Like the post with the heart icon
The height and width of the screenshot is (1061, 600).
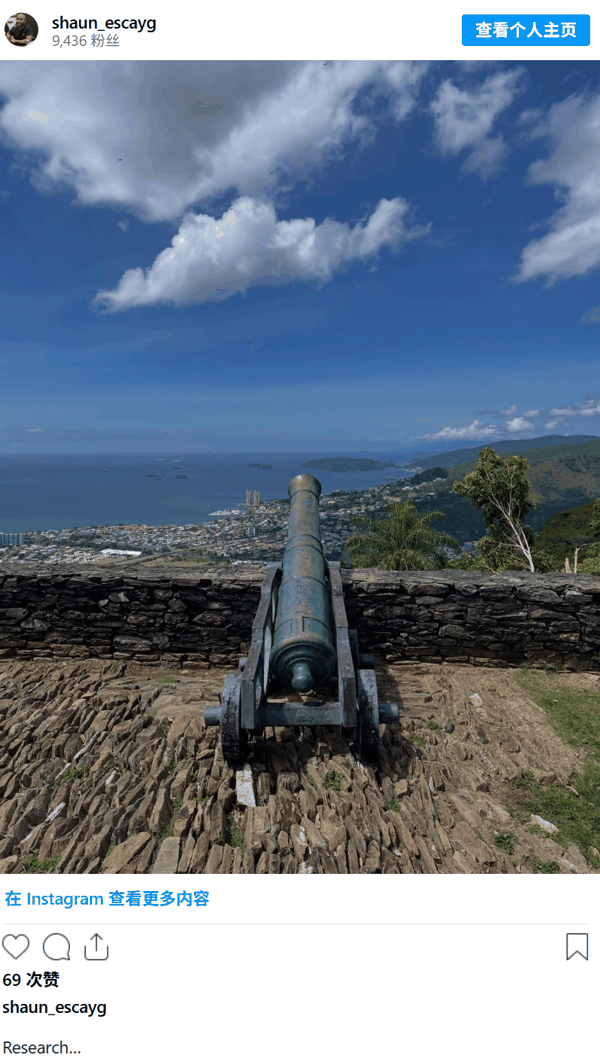click(x=16, y=947)
